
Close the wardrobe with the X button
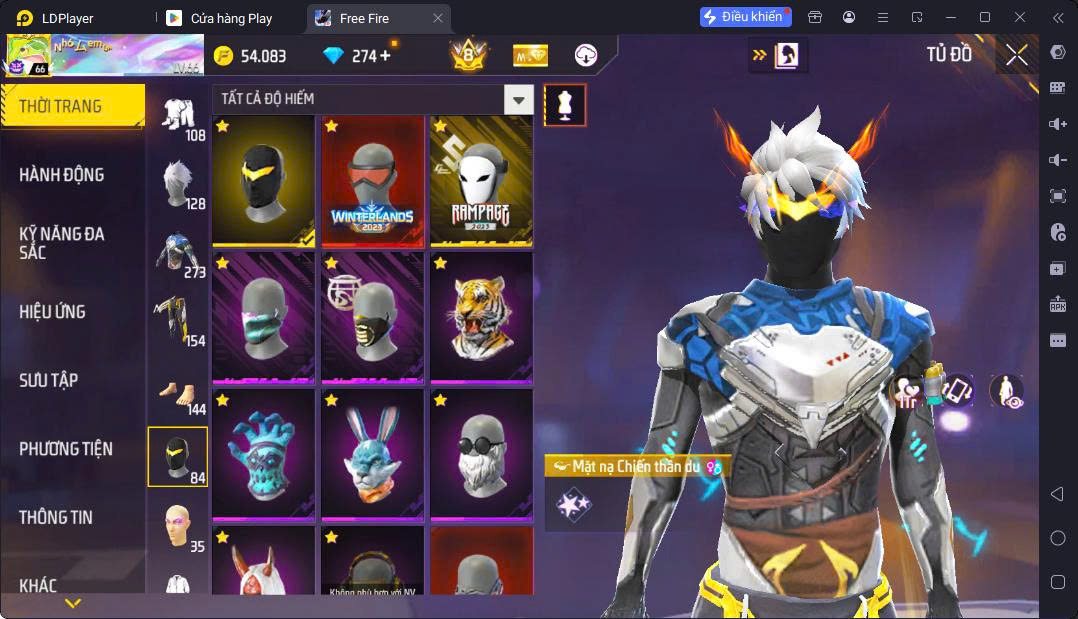(1017, 56)
